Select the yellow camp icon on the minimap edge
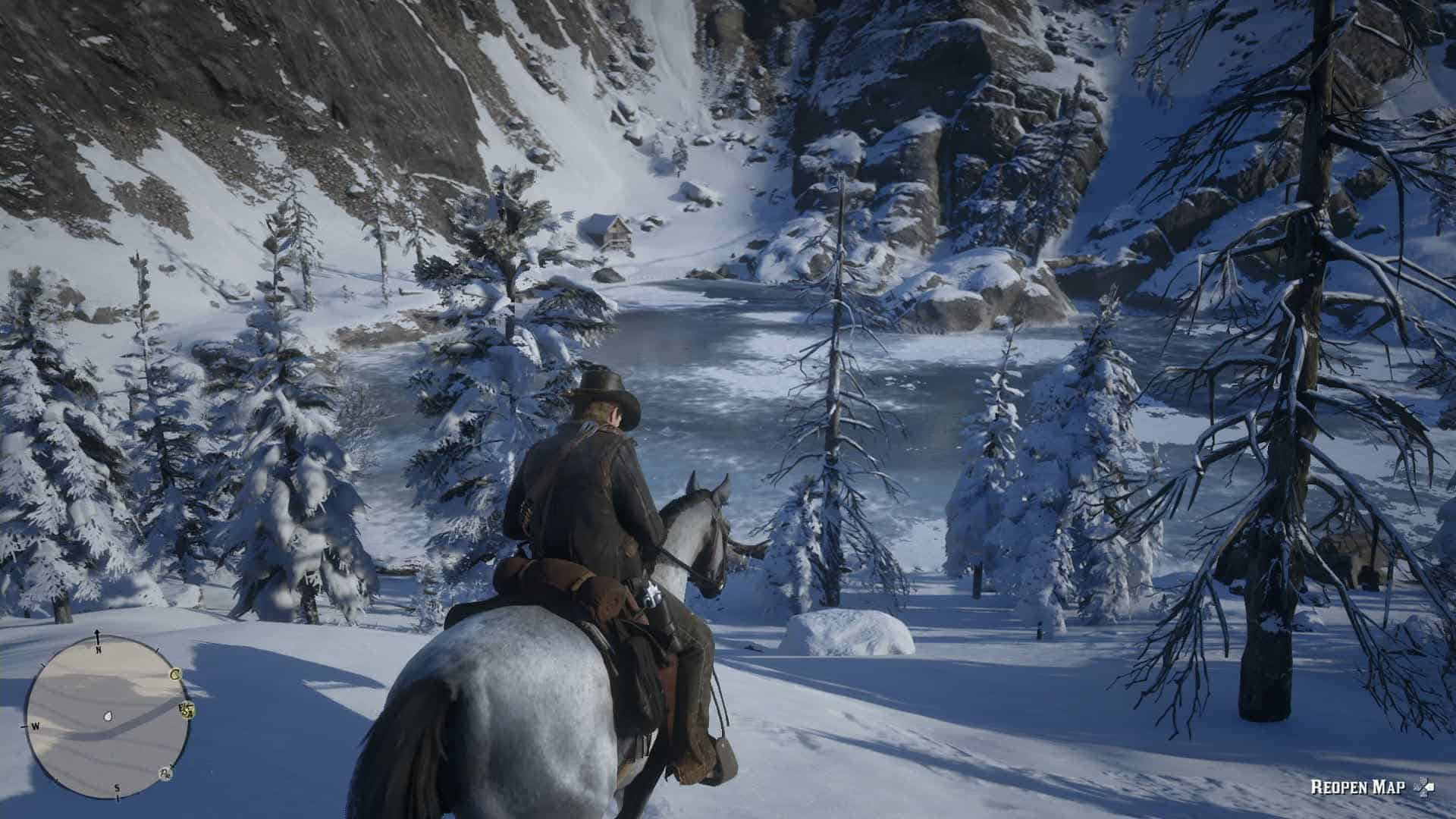 (175, 675)
